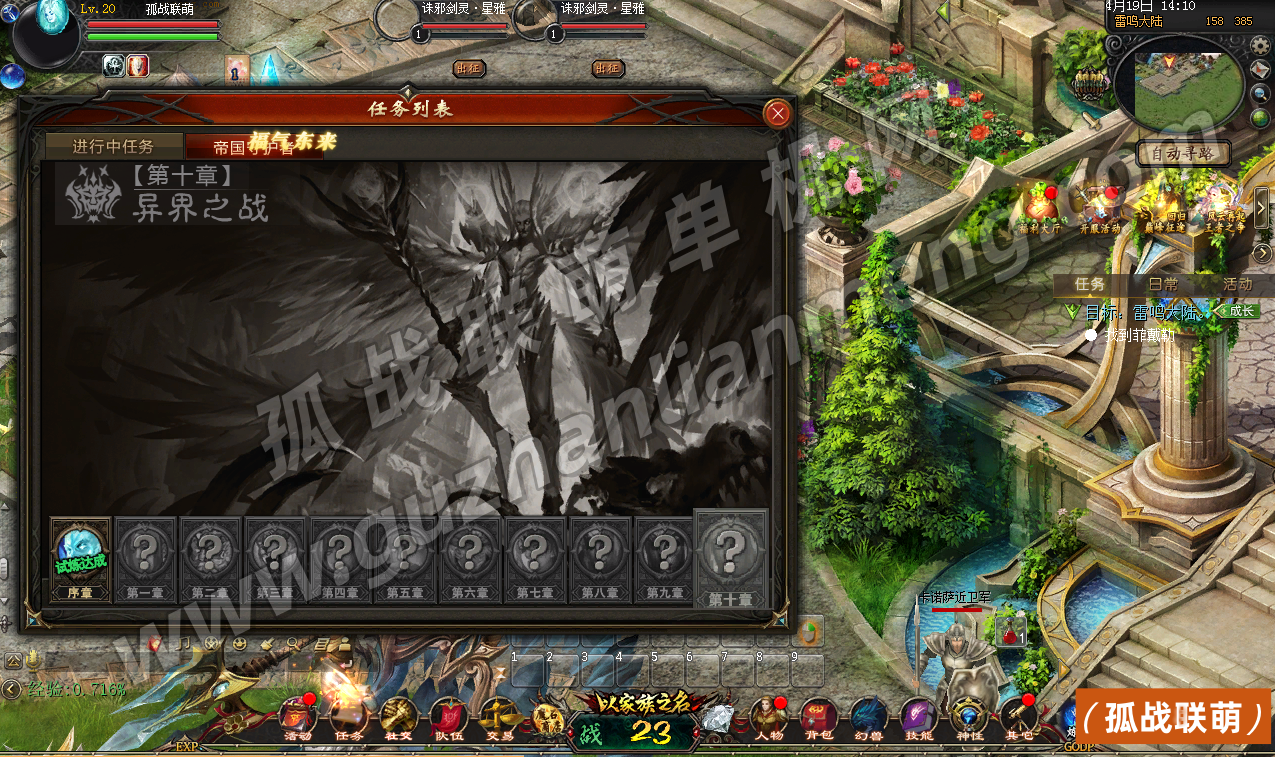Switch the tracker to the 日常 tab
Screen dimensions: 1275x757
(x=1163, y=284)
